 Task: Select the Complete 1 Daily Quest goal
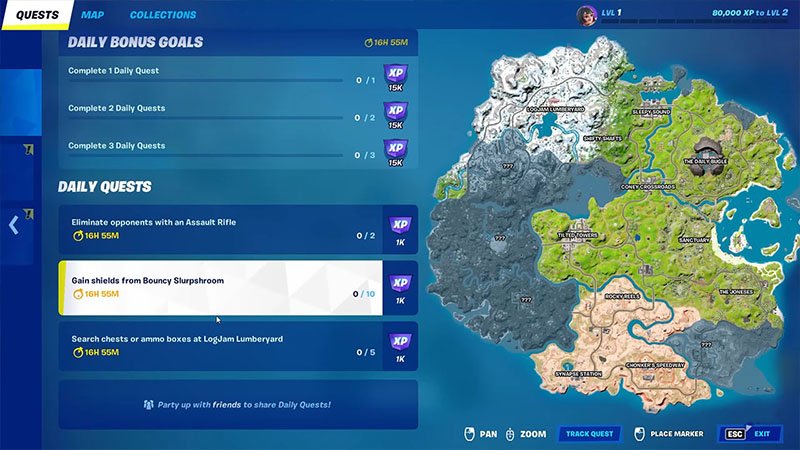point(220,75)
